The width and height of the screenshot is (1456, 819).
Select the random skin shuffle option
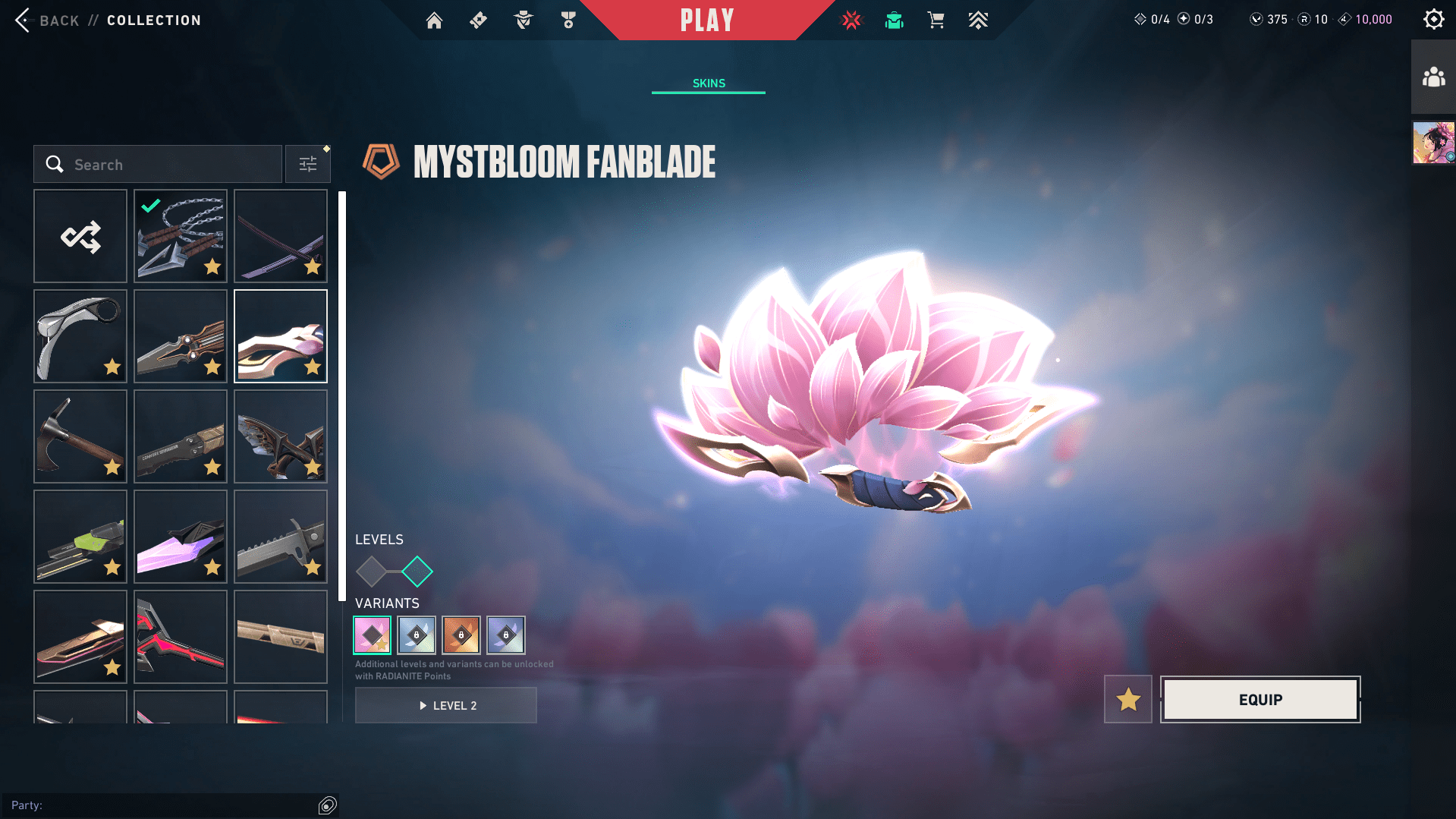(x=80, y=236)
